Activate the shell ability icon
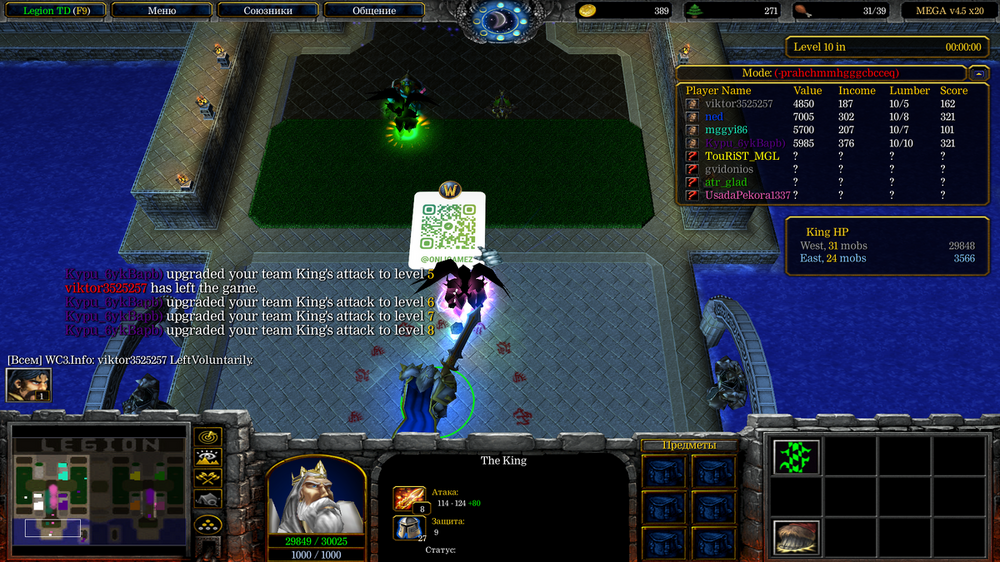 (x=796, y=537)
